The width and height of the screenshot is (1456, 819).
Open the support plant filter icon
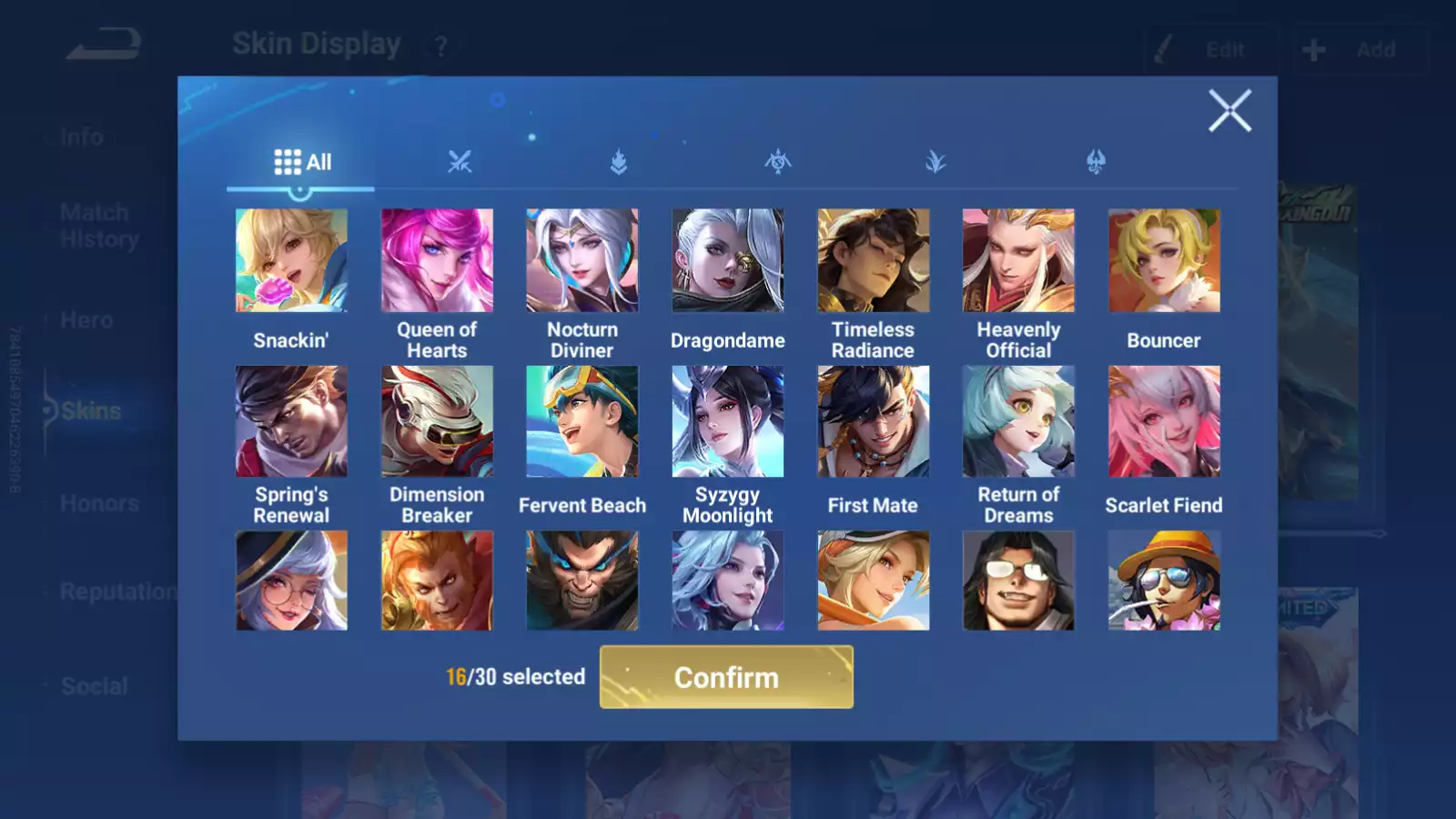tap(936, 163)
